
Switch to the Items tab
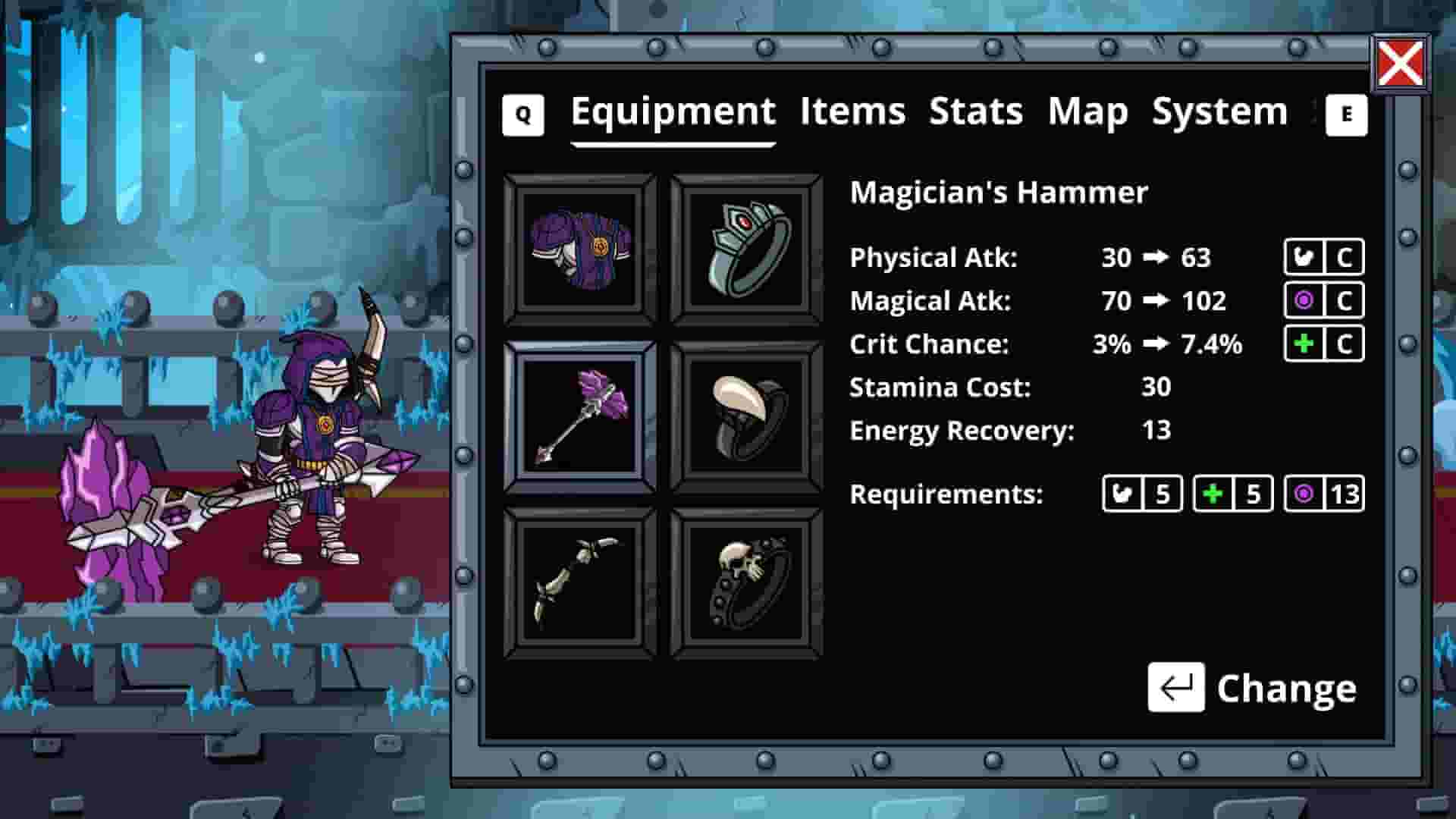click(851, 111)
